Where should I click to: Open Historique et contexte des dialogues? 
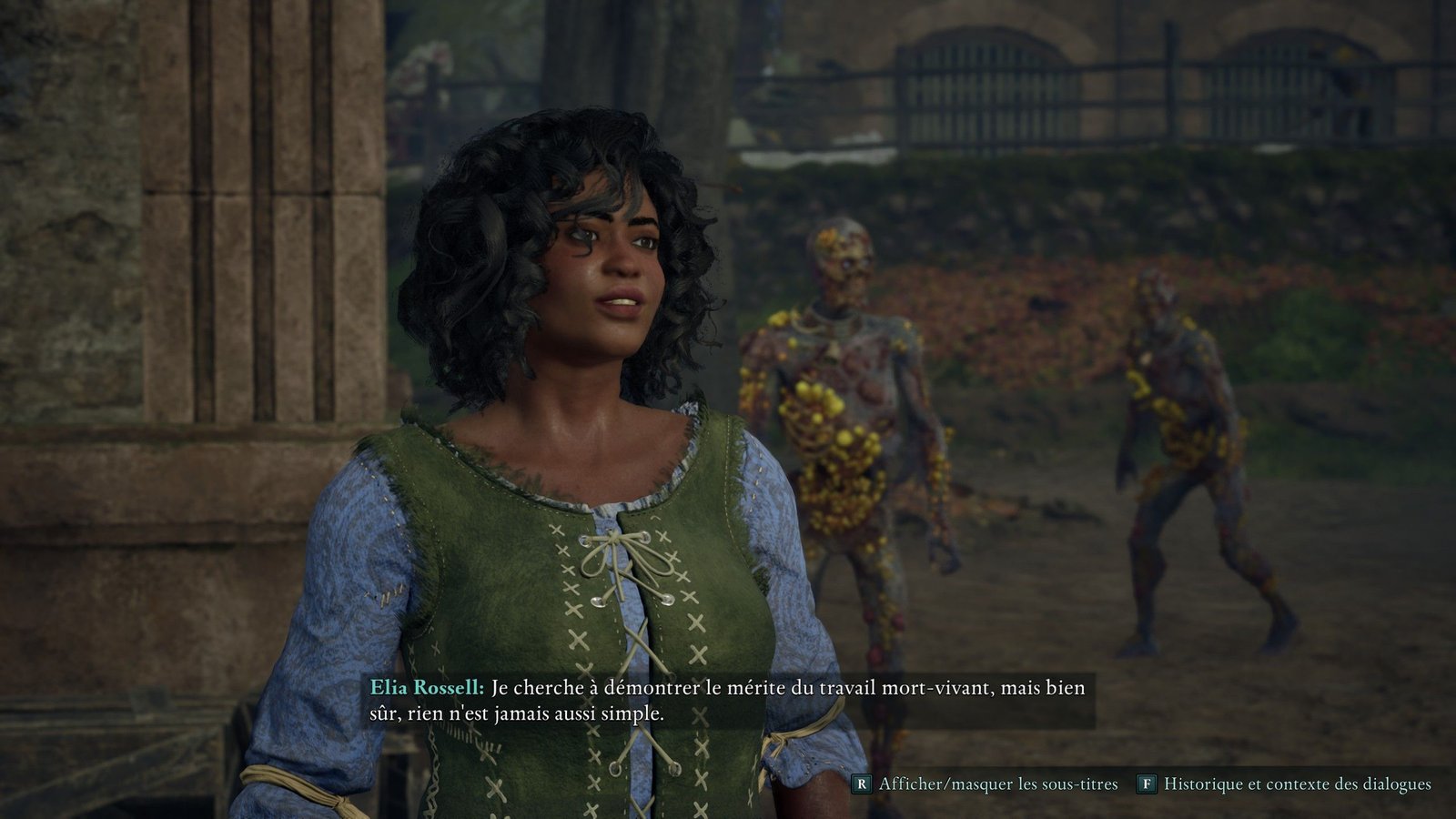(x=1284, y=784)
